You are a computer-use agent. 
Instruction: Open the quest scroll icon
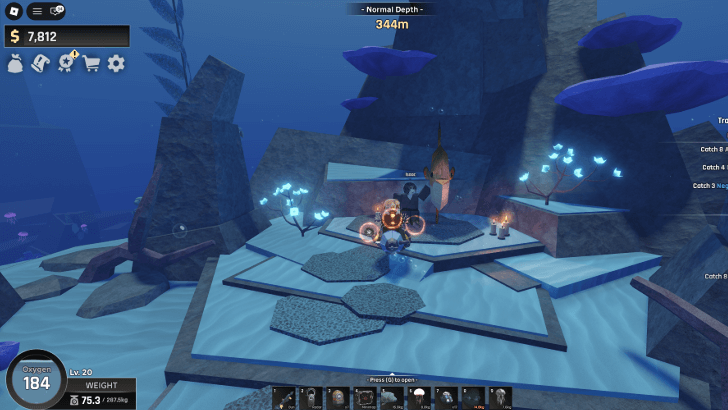[41, 63]
